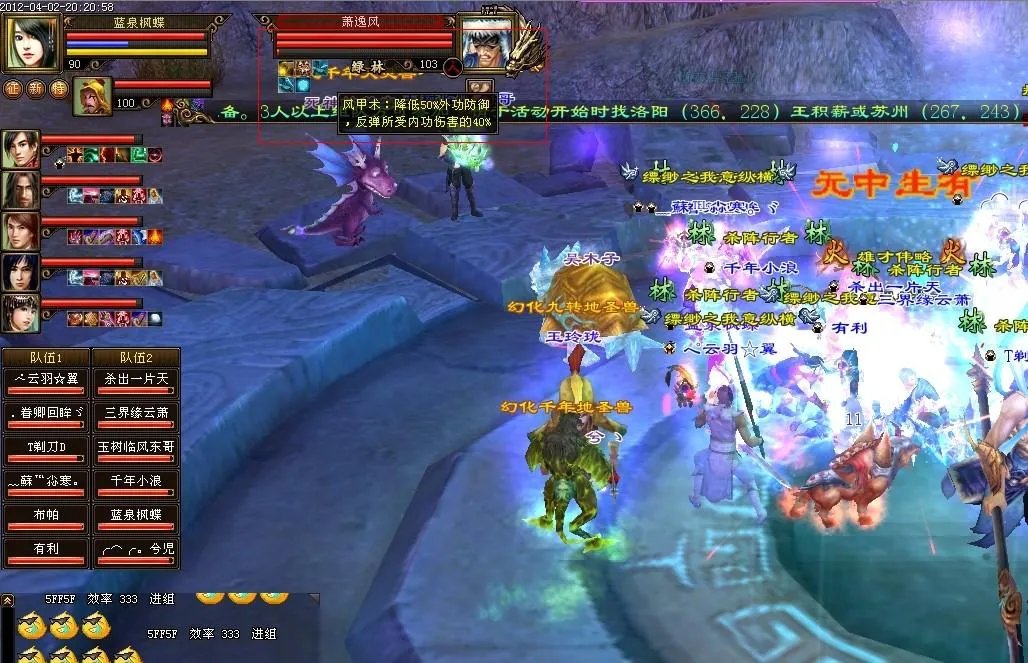Select the long-haired bearded party member portrait

(x=21, y=190)
